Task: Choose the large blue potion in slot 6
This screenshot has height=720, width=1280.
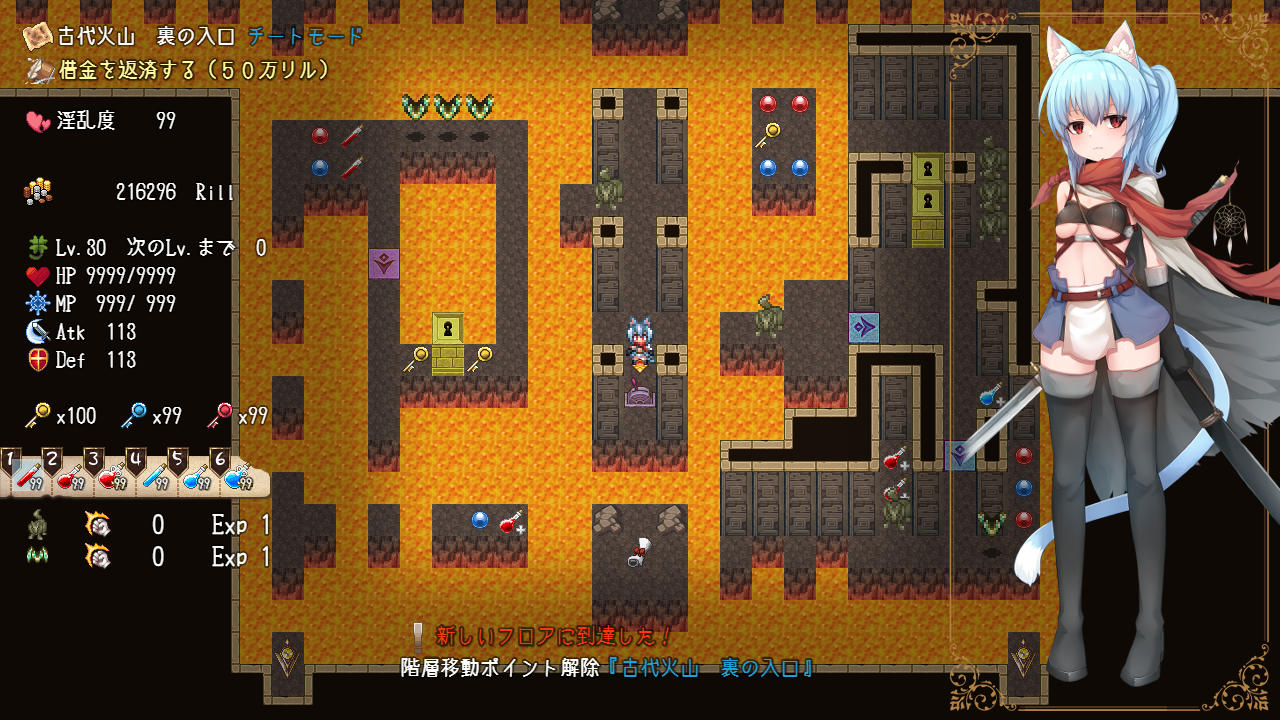Action: [x=237, y=477]
